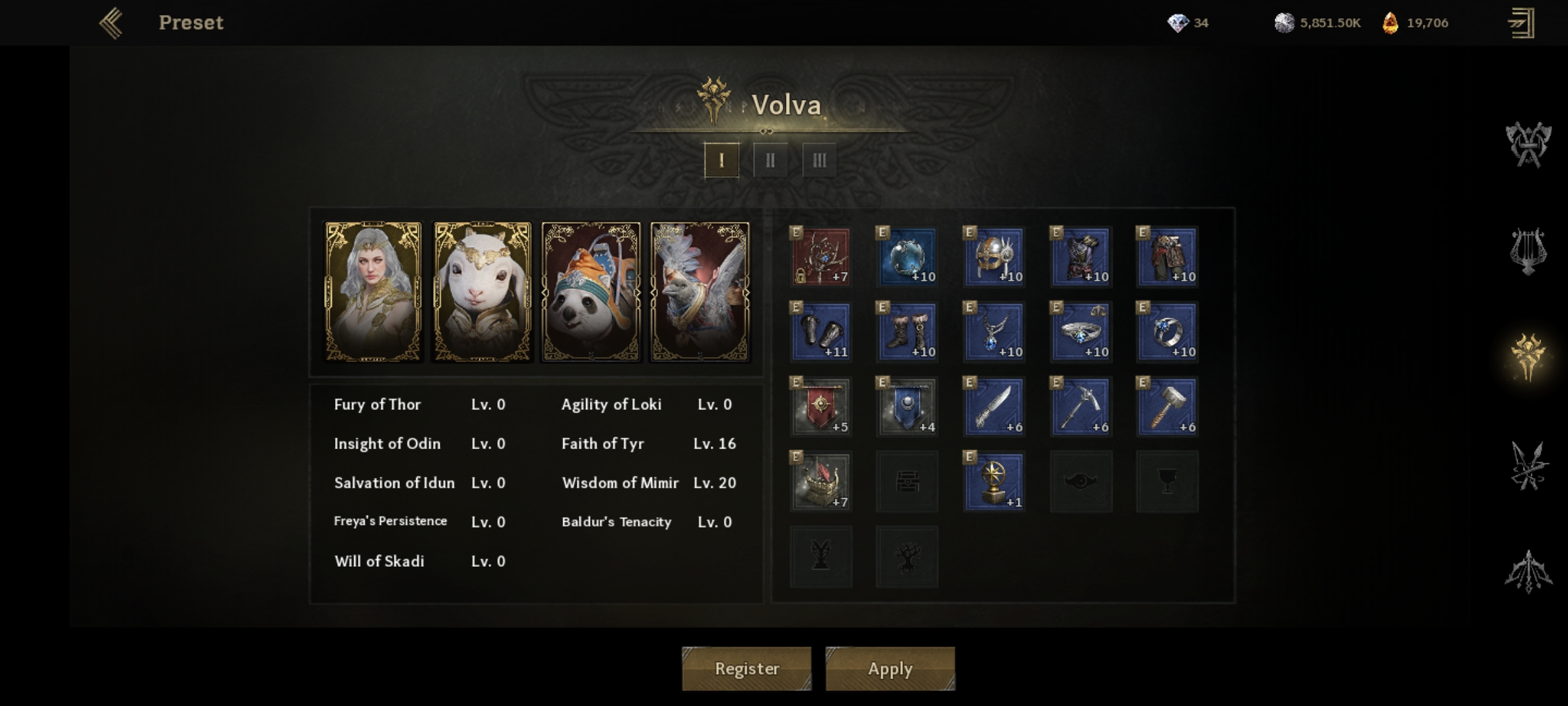Switch to preset slot II
The image size is (1568, 706).
coord(770,160)
